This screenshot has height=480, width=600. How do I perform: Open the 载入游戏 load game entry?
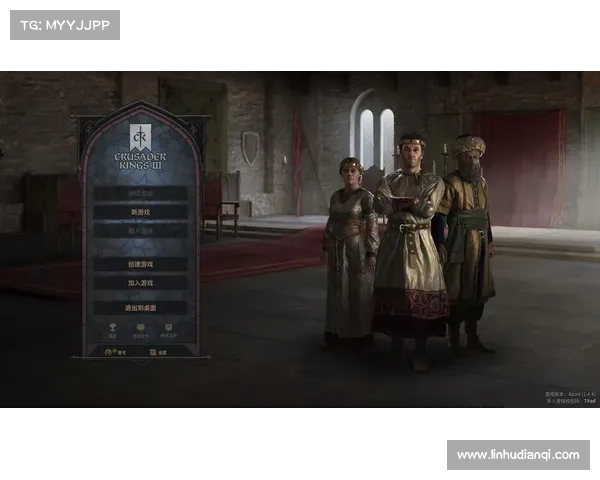coord(140,230)
